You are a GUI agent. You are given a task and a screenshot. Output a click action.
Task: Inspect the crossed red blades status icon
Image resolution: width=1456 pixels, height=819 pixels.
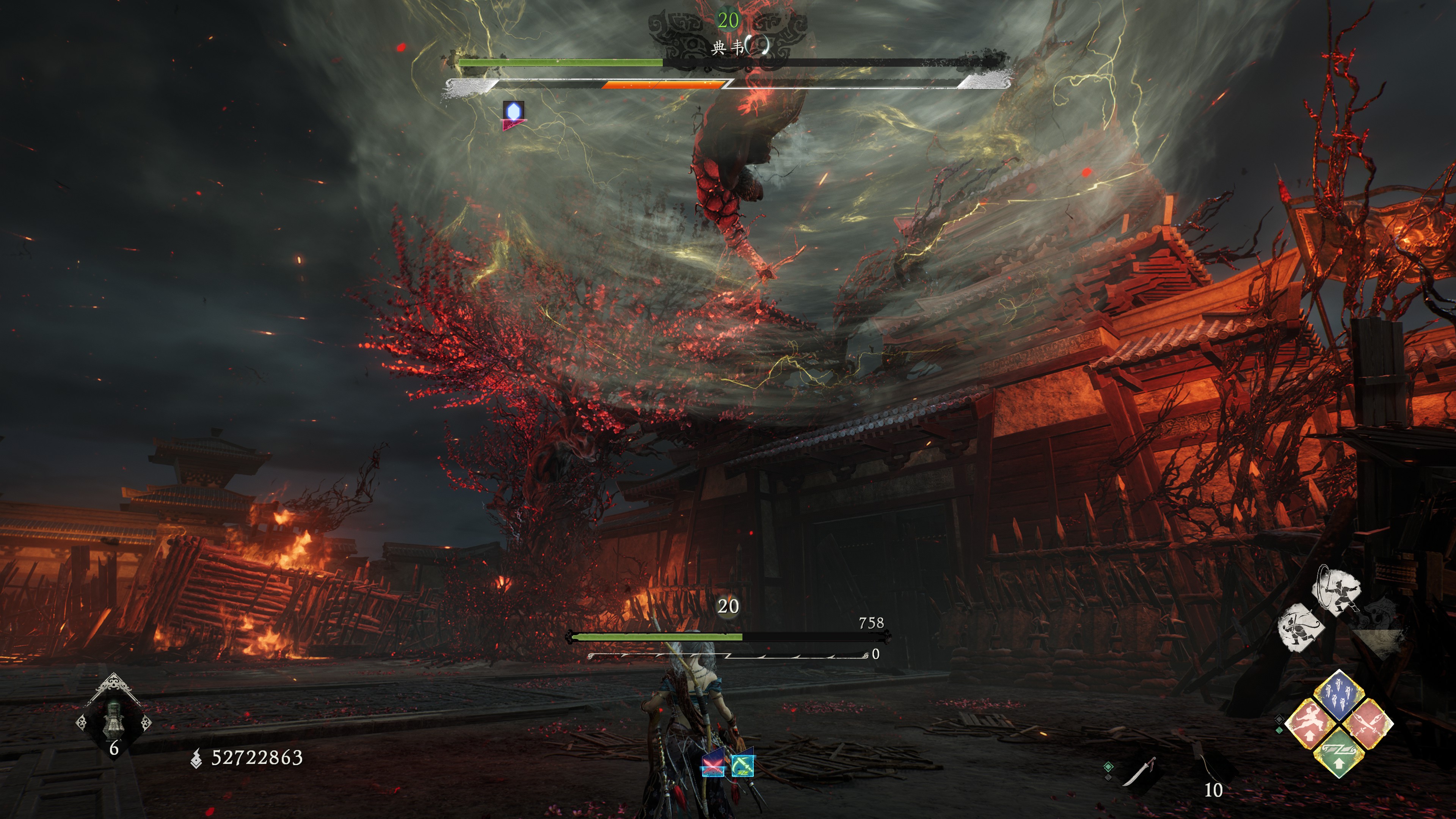(713, 765)
